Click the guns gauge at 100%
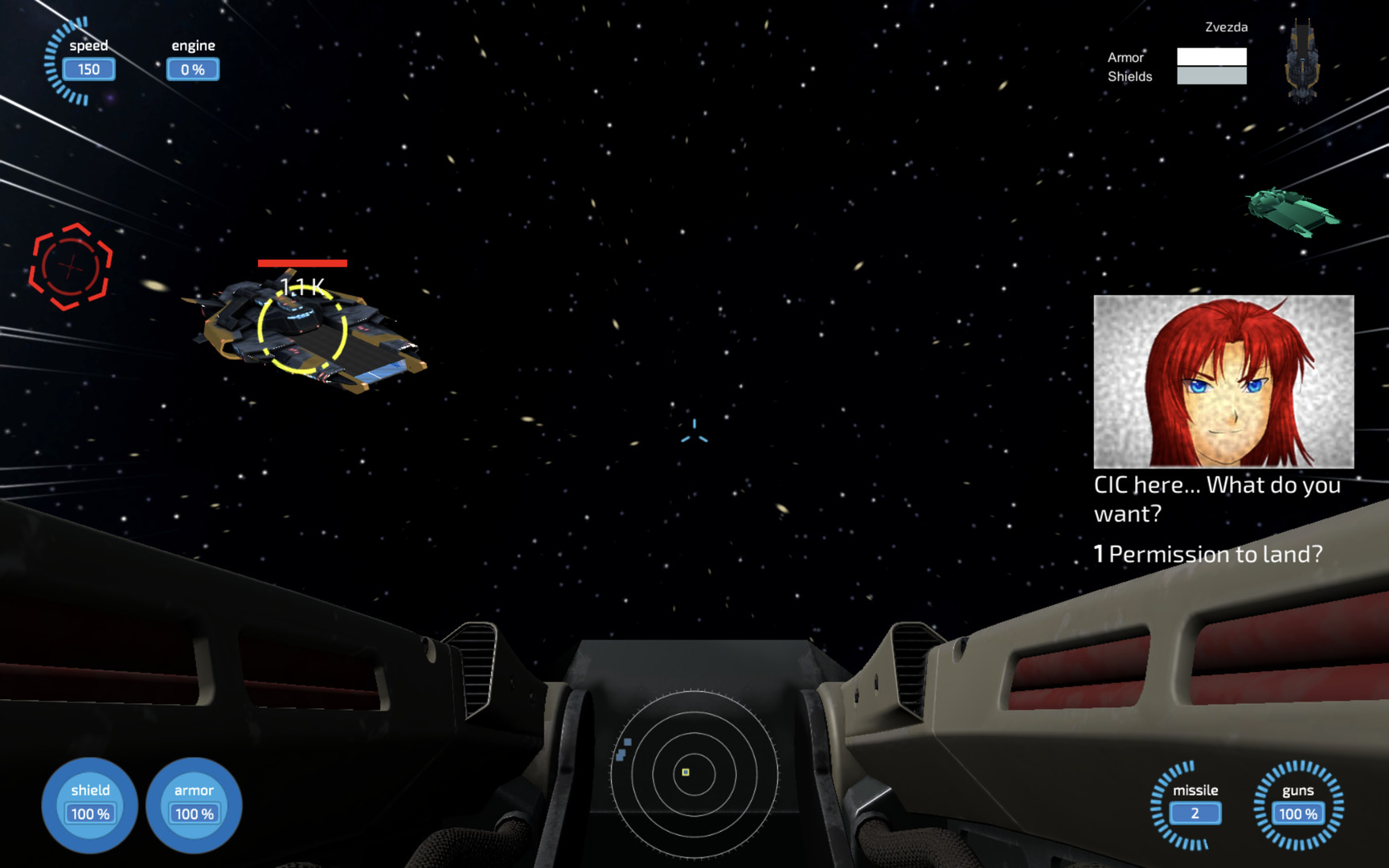The image size is (1389, 868). [x=1297, y=813]
